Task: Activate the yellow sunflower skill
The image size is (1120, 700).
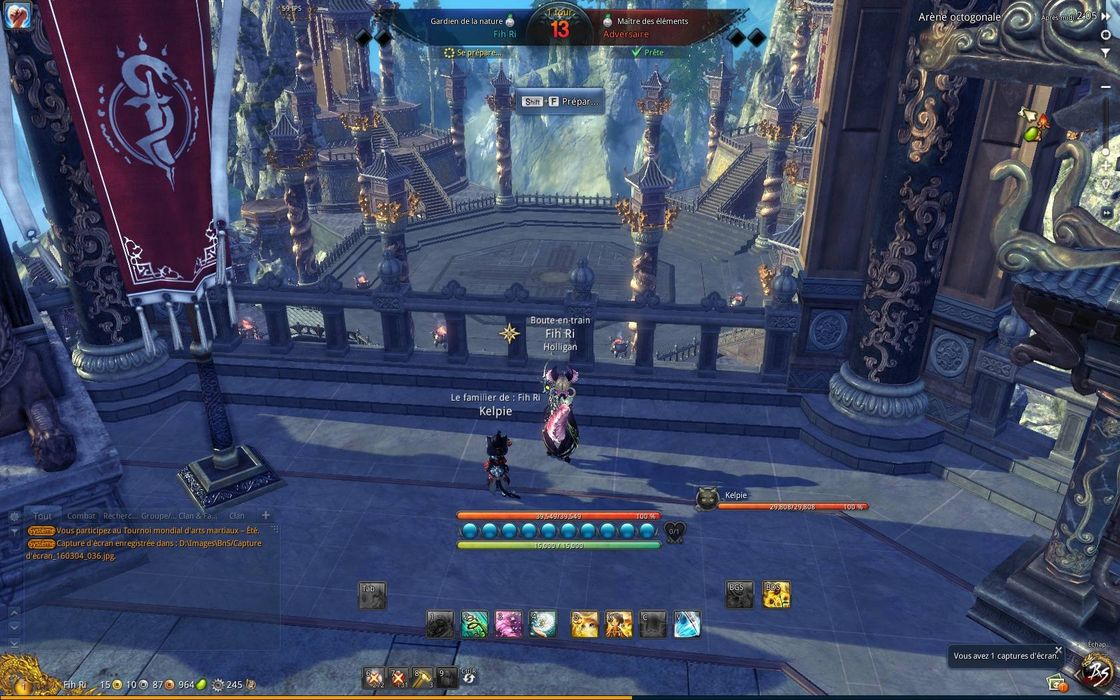Action: tap(777, 594)
